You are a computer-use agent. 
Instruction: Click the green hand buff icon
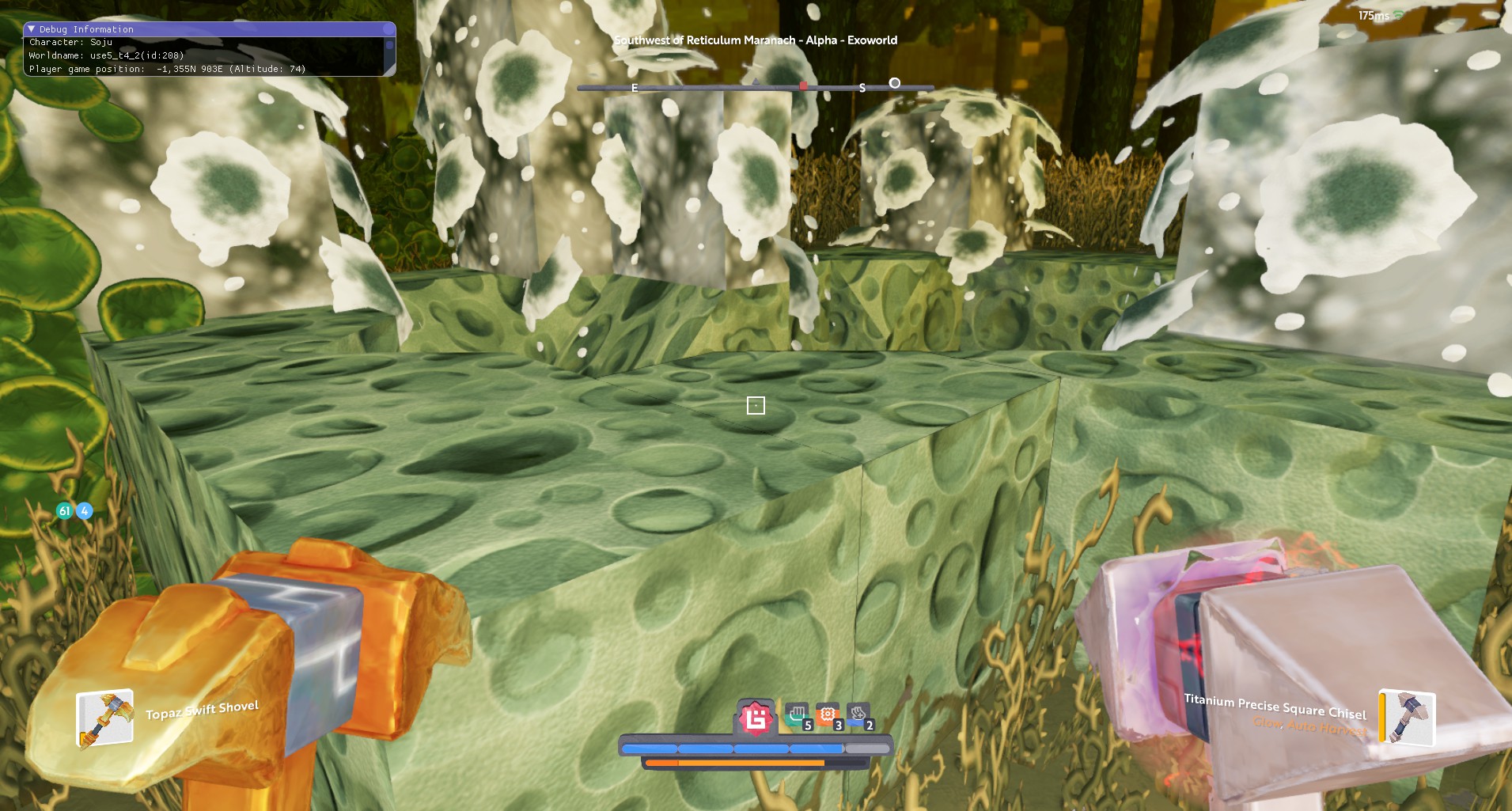click(798, 716)
